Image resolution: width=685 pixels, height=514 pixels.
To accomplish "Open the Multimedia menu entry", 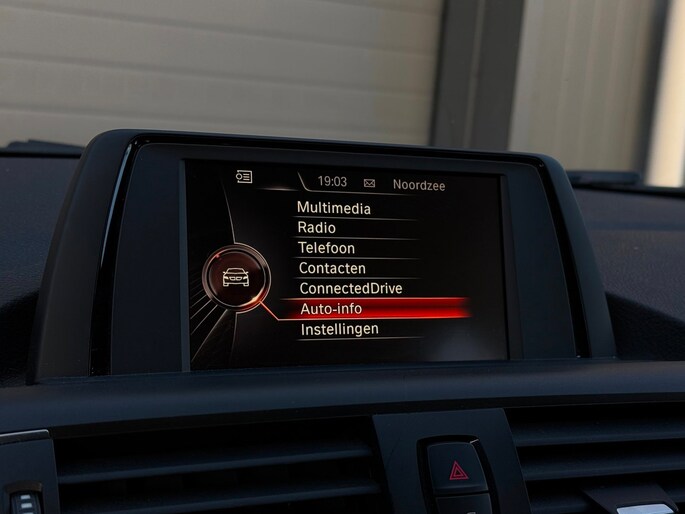I will click(x=334, y=208).
